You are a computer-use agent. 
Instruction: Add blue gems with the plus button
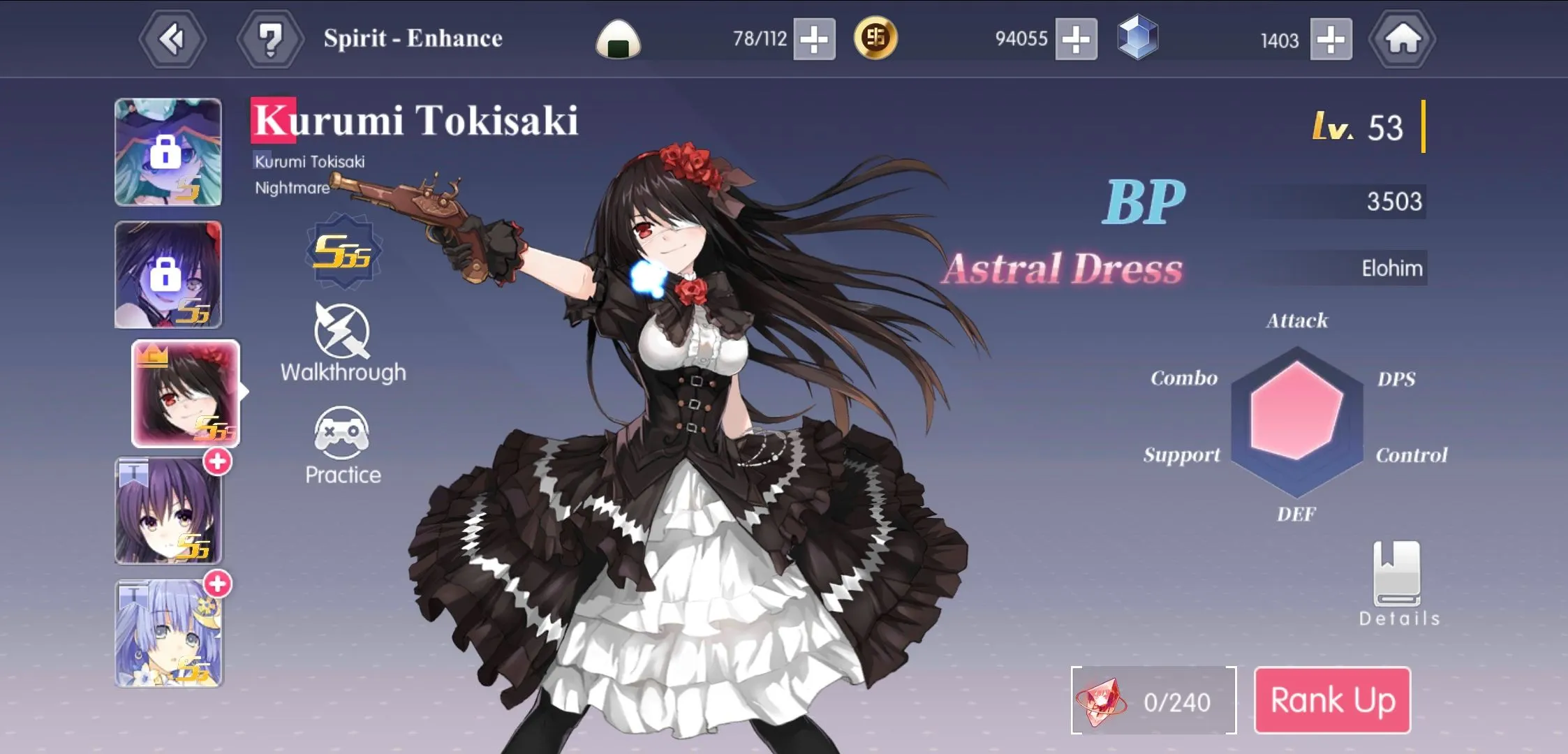(1331, 39)
